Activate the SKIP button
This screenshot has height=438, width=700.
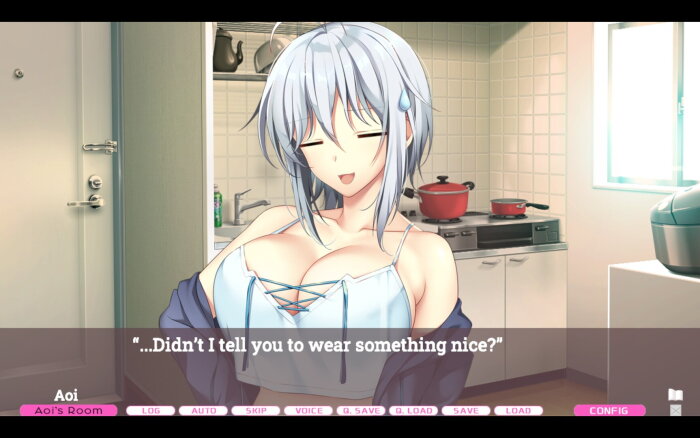tap(256, 410)
